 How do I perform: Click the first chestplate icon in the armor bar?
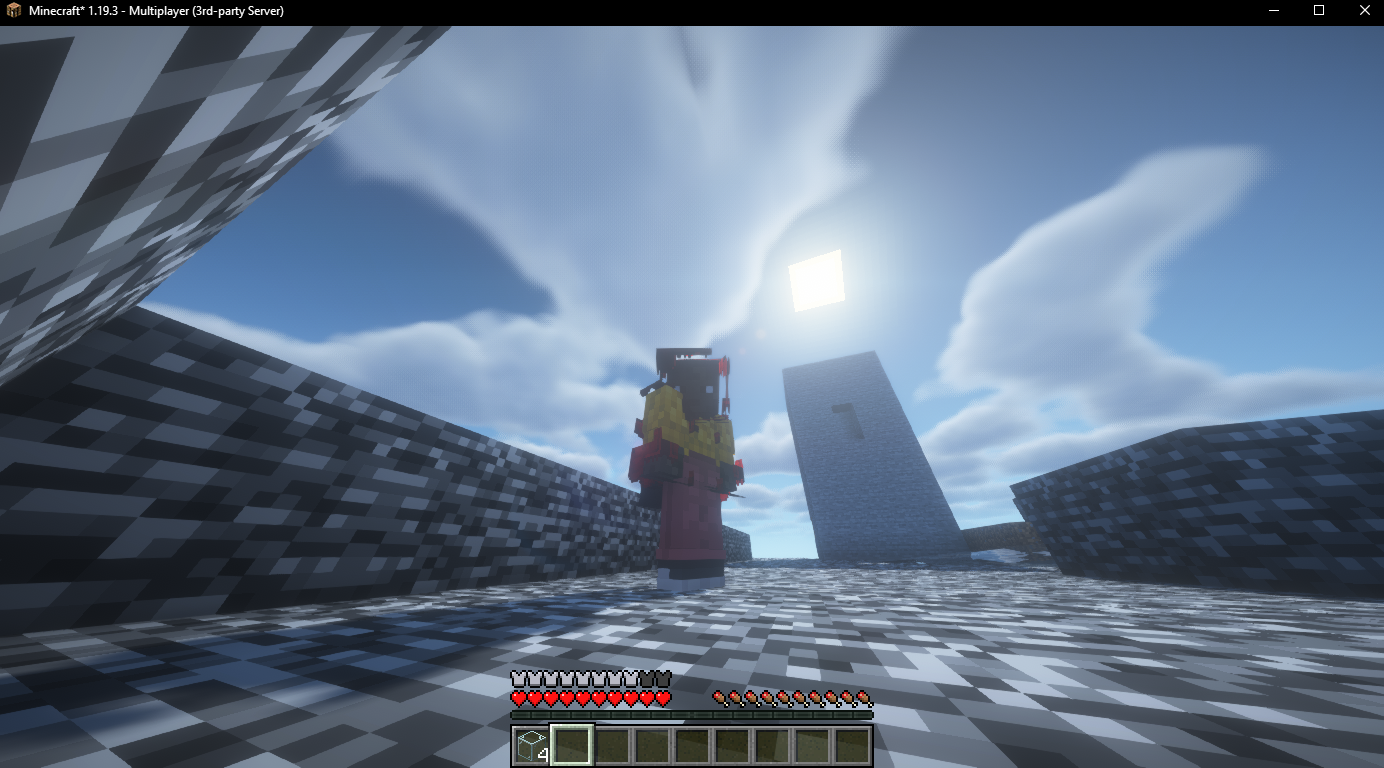coord(518,678)
